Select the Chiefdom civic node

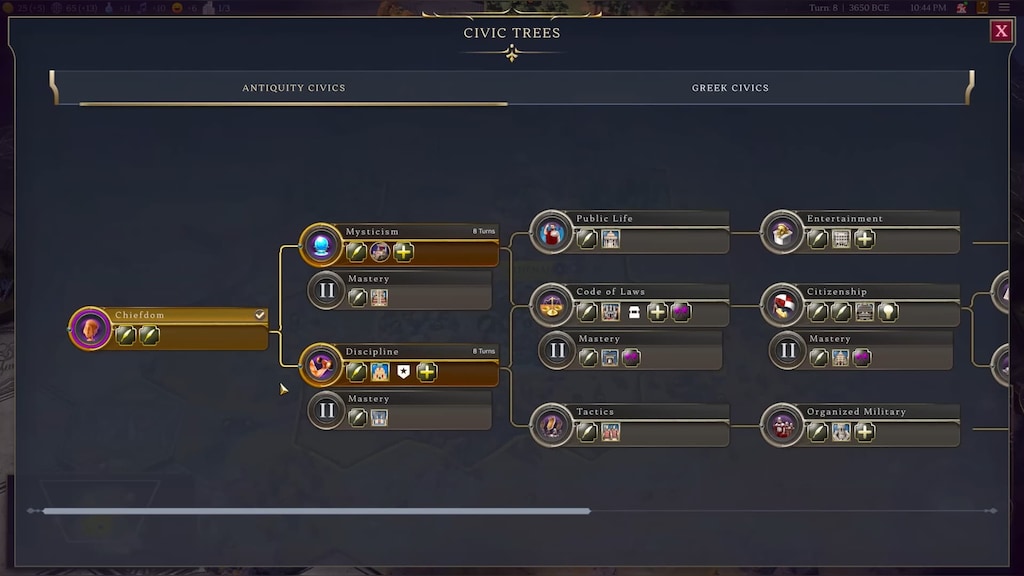point(170,328)
